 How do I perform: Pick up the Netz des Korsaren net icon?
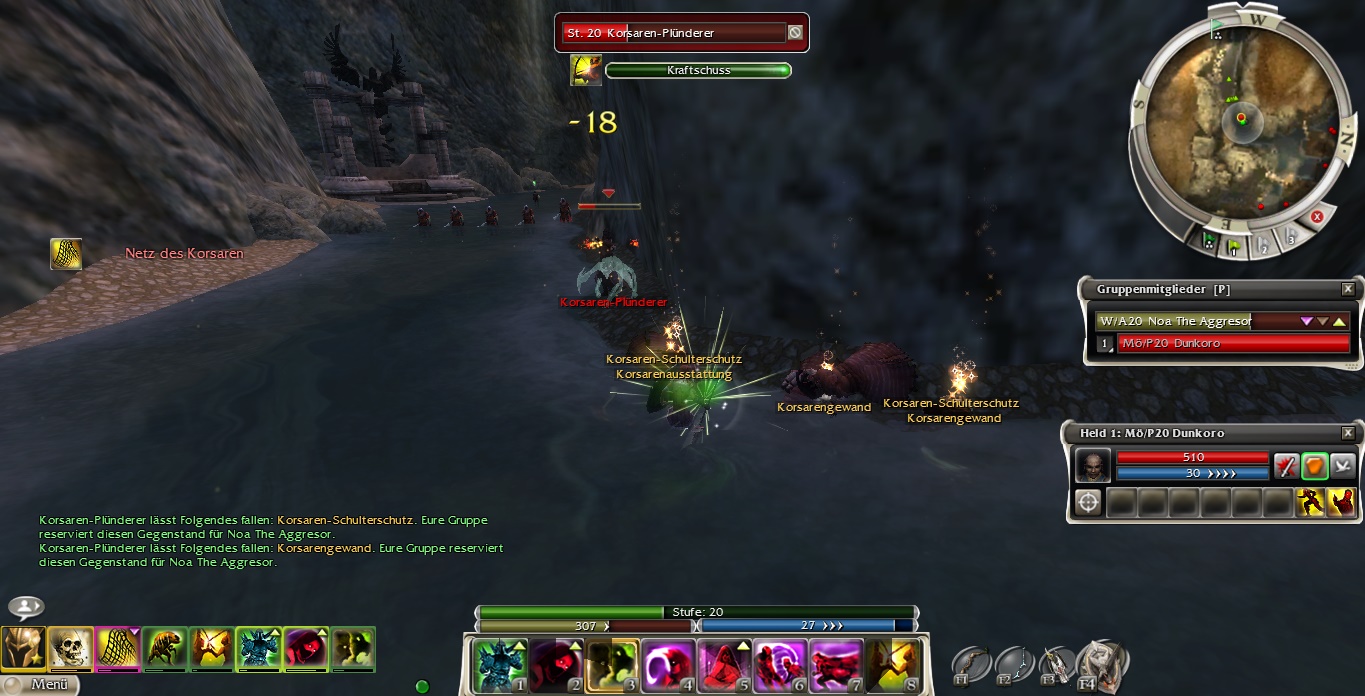(66, 254)
